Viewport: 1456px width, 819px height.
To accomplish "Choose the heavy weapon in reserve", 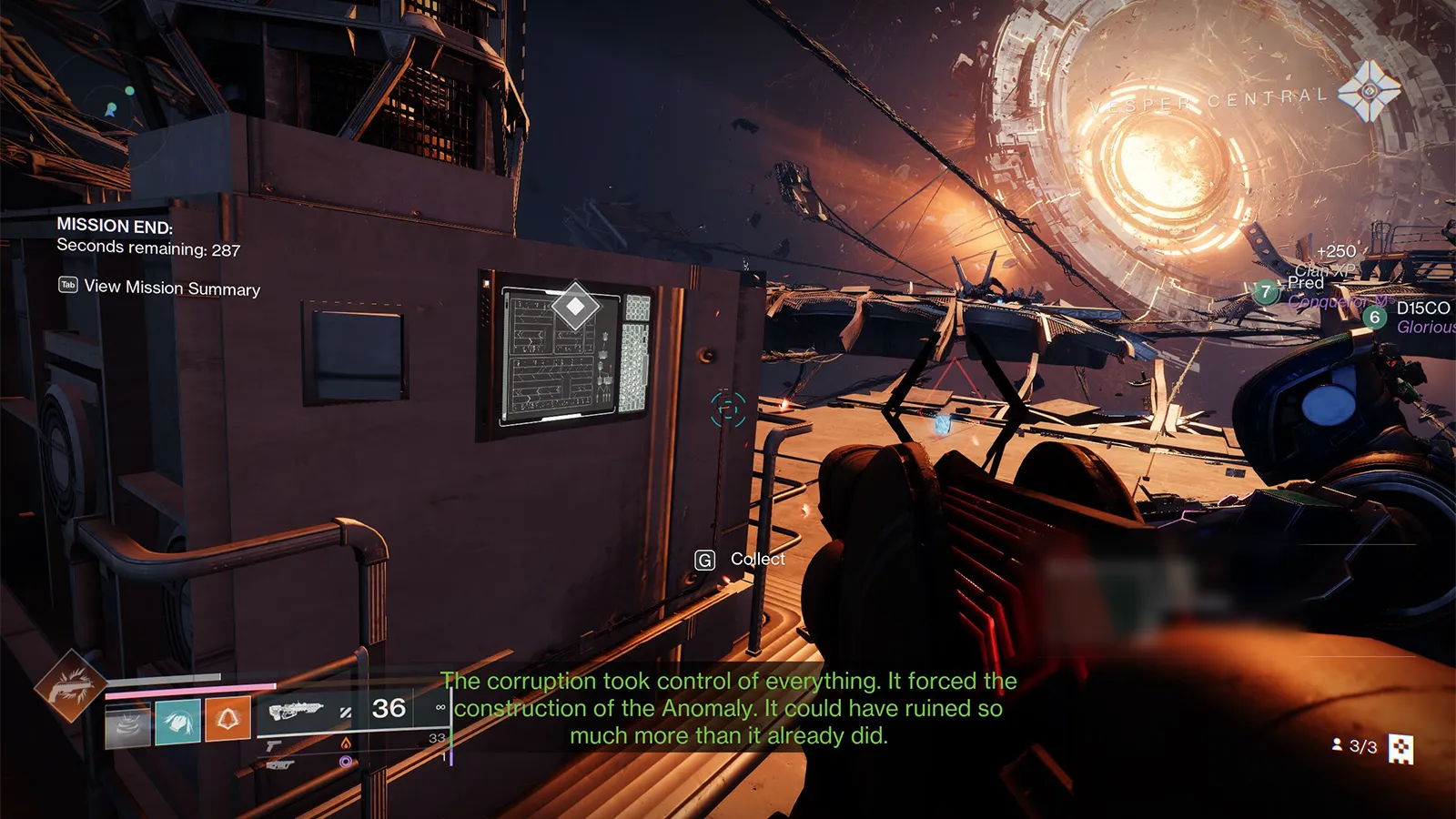I will coord(279,764).
